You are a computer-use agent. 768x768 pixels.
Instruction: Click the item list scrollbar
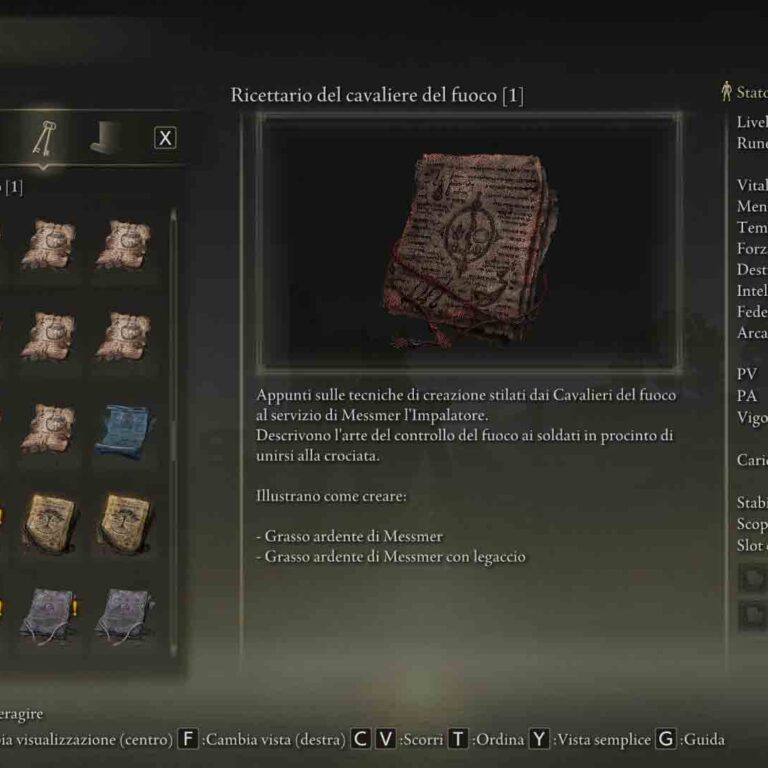pyautogui.click(x=173, y=330)
